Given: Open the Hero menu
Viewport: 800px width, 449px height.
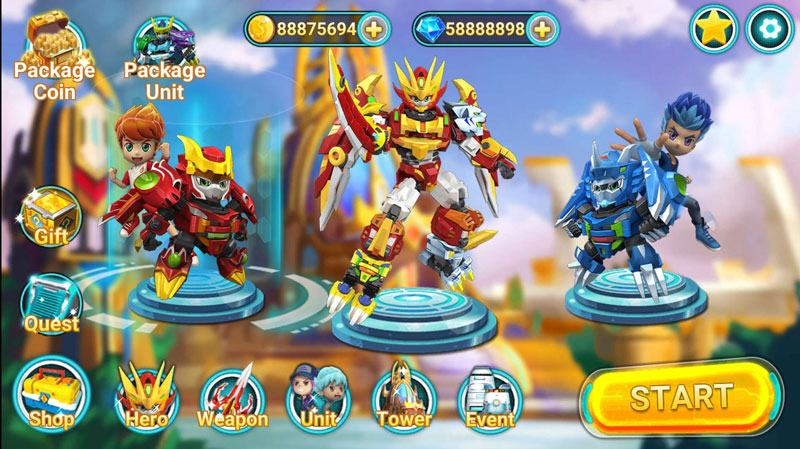Looking at the screenshot, I should [x=146, y=397].
